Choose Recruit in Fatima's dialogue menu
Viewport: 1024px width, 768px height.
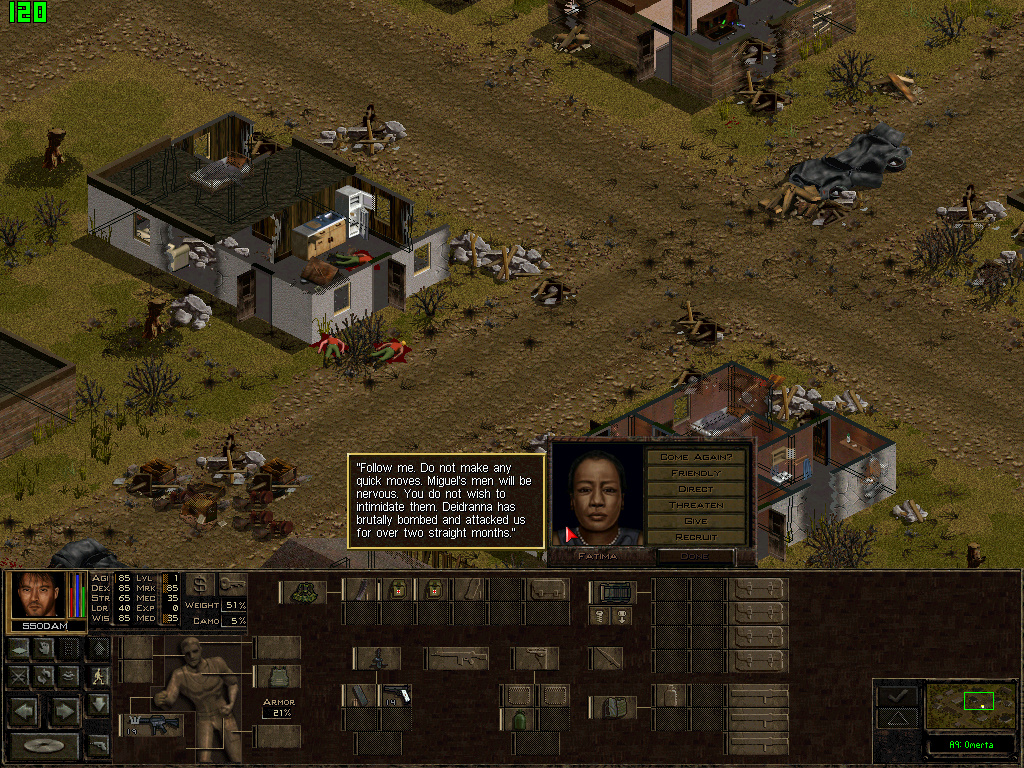(x=696, y=537)
